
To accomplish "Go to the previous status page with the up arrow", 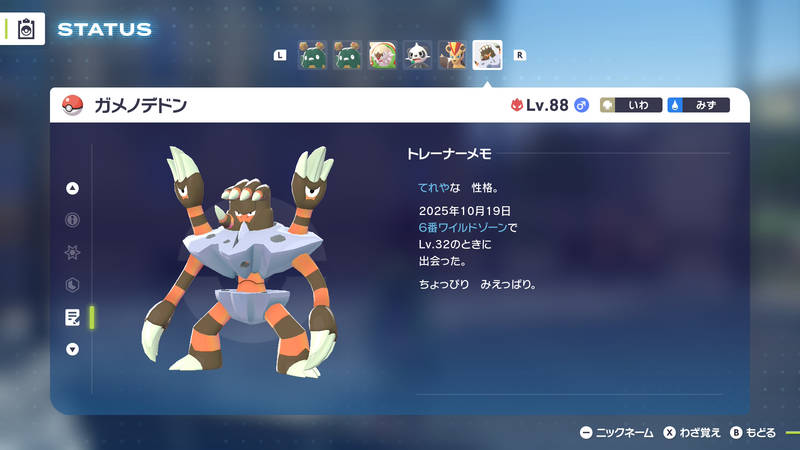I will click(72, 188).
